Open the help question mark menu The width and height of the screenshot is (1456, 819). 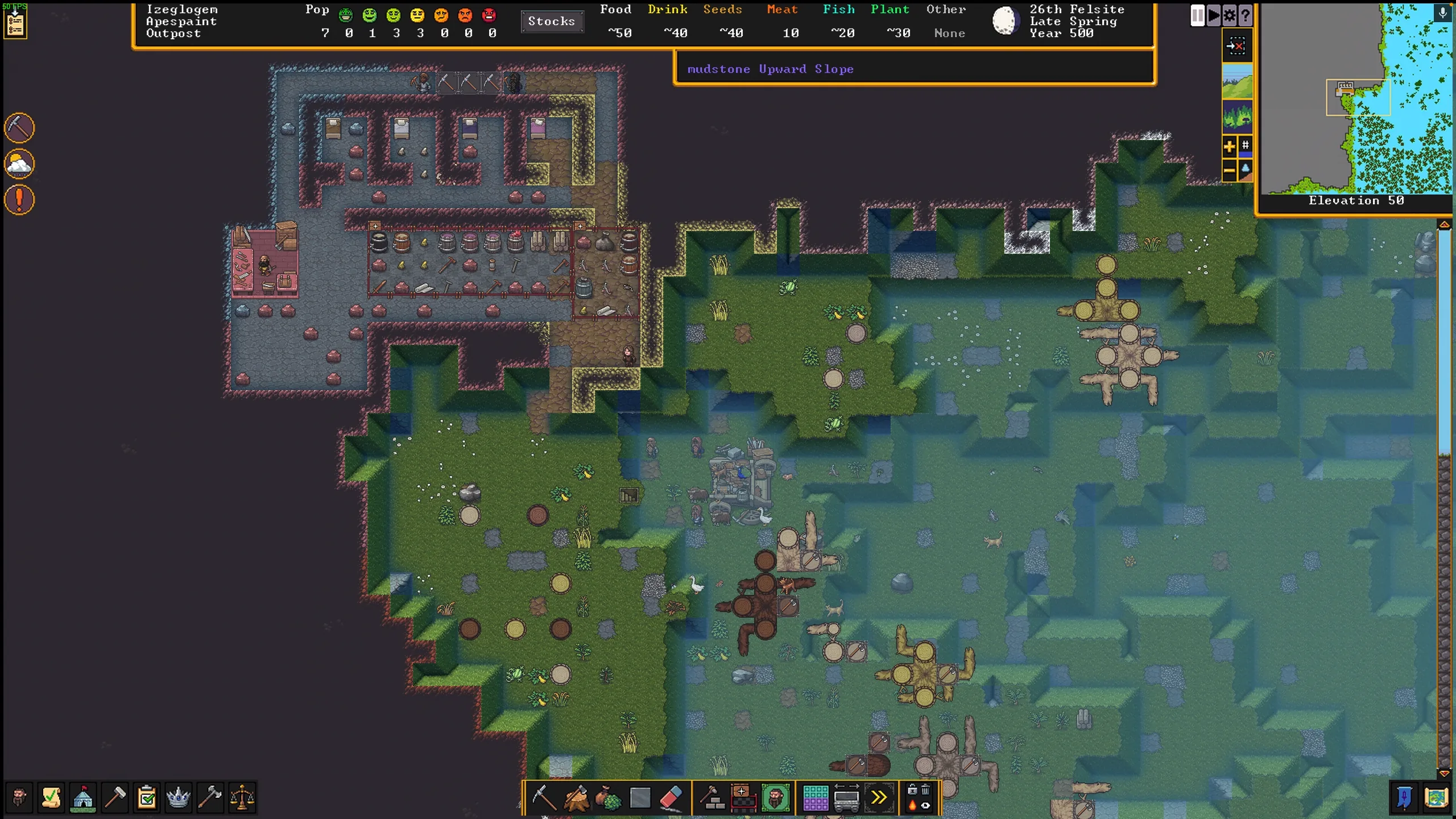click(x=1245, y=16)
